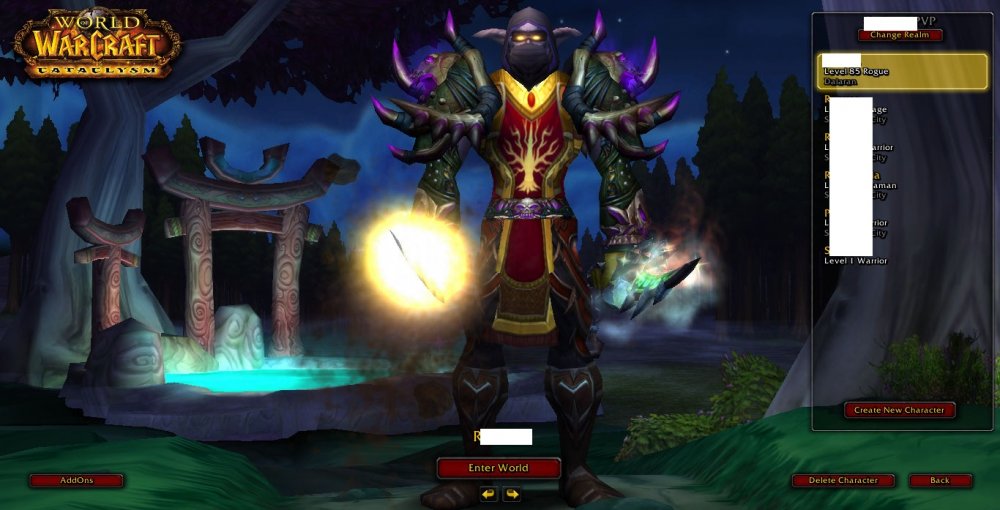Select the Level 85 Rogue character
Viewport: 1000px width, 510px height.
pyautogui.click(x=902, y=71)
